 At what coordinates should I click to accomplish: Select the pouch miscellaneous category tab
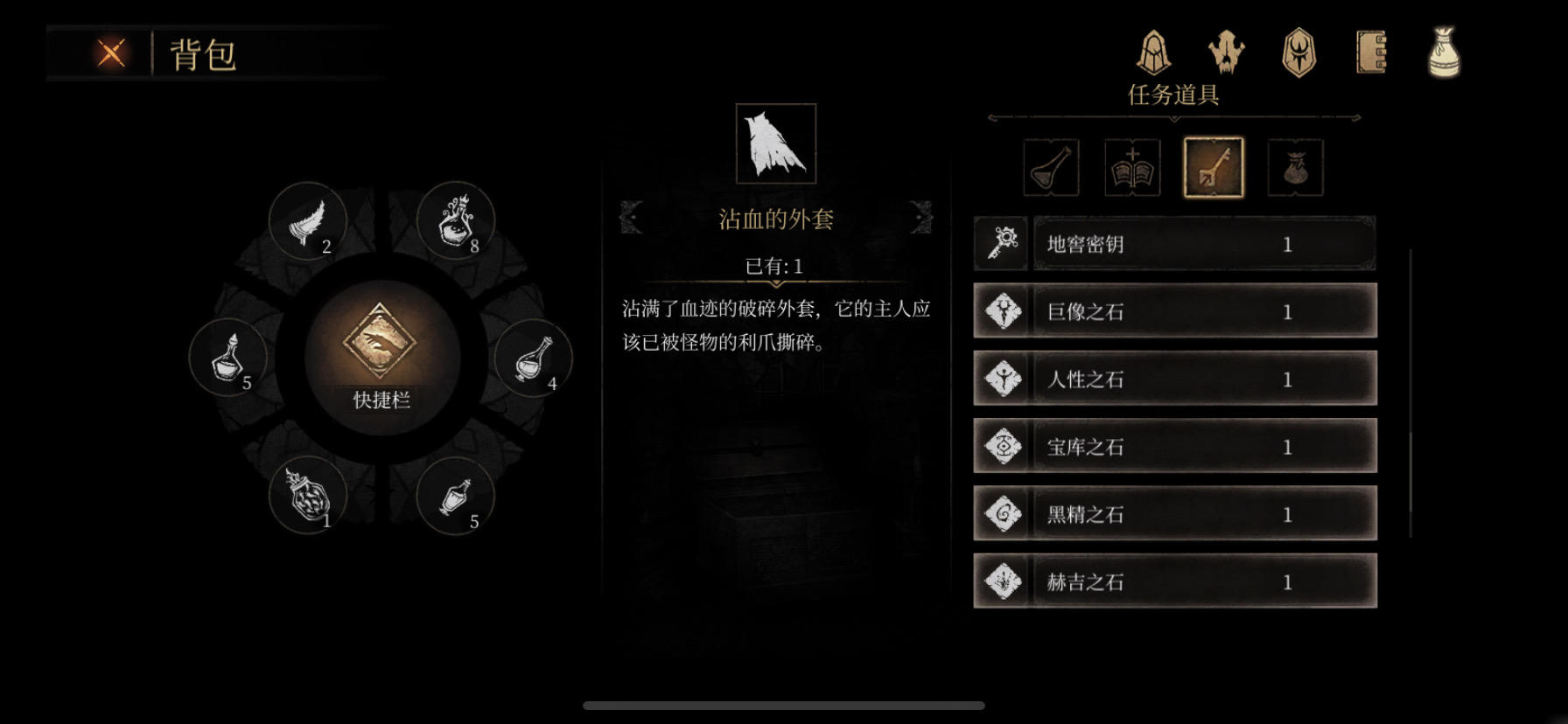(x=1295, y=165)
